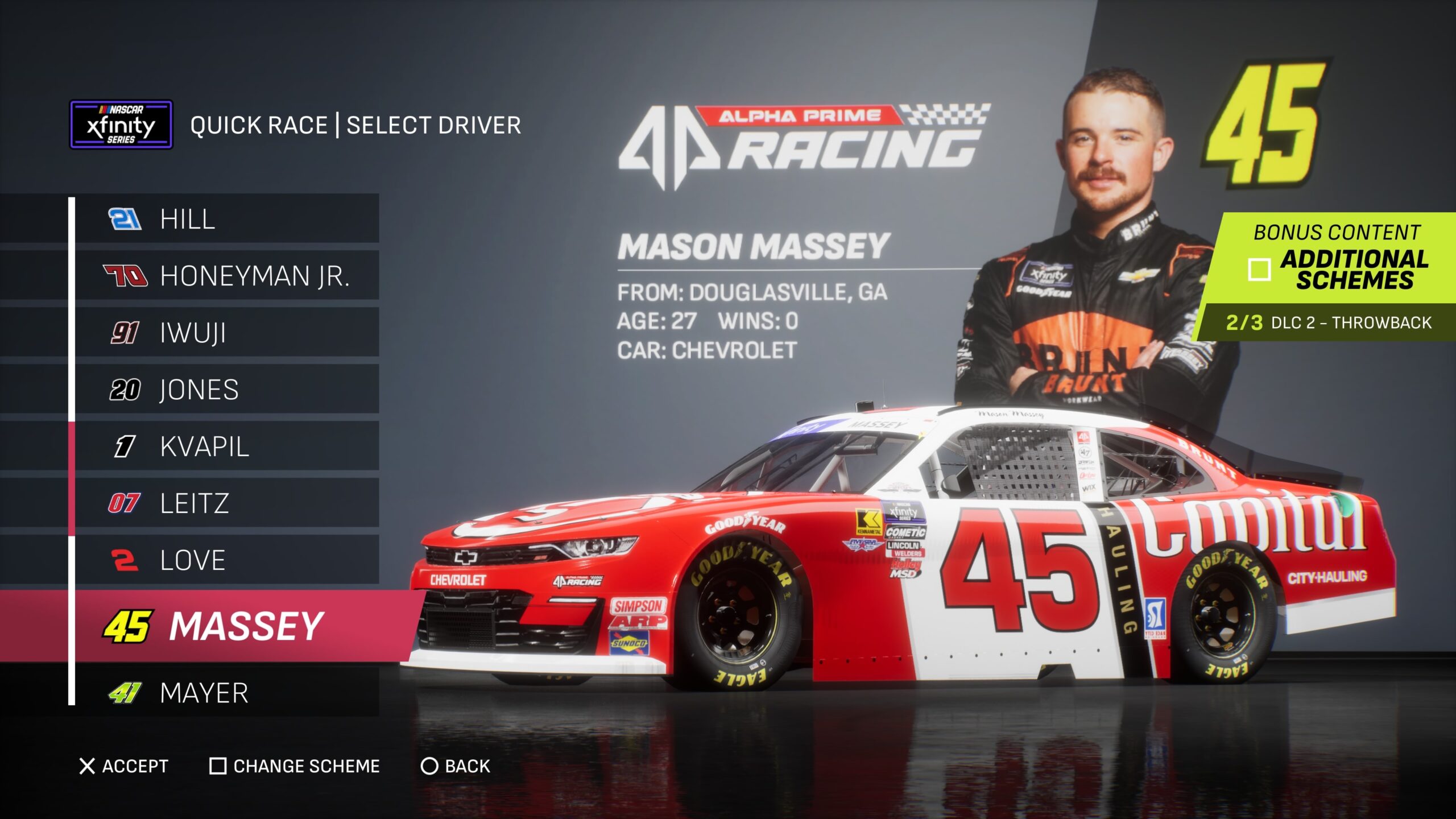1456x819 pixels.
Task: Select the Leitz driver row
Action: click(x=226, y=503)
